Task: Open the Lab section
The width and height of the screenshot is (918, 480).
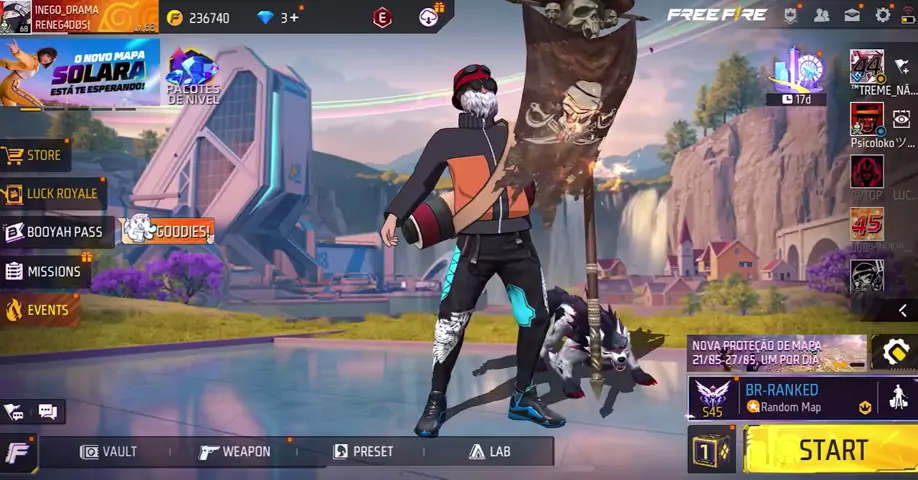Action: pos(490,452)
